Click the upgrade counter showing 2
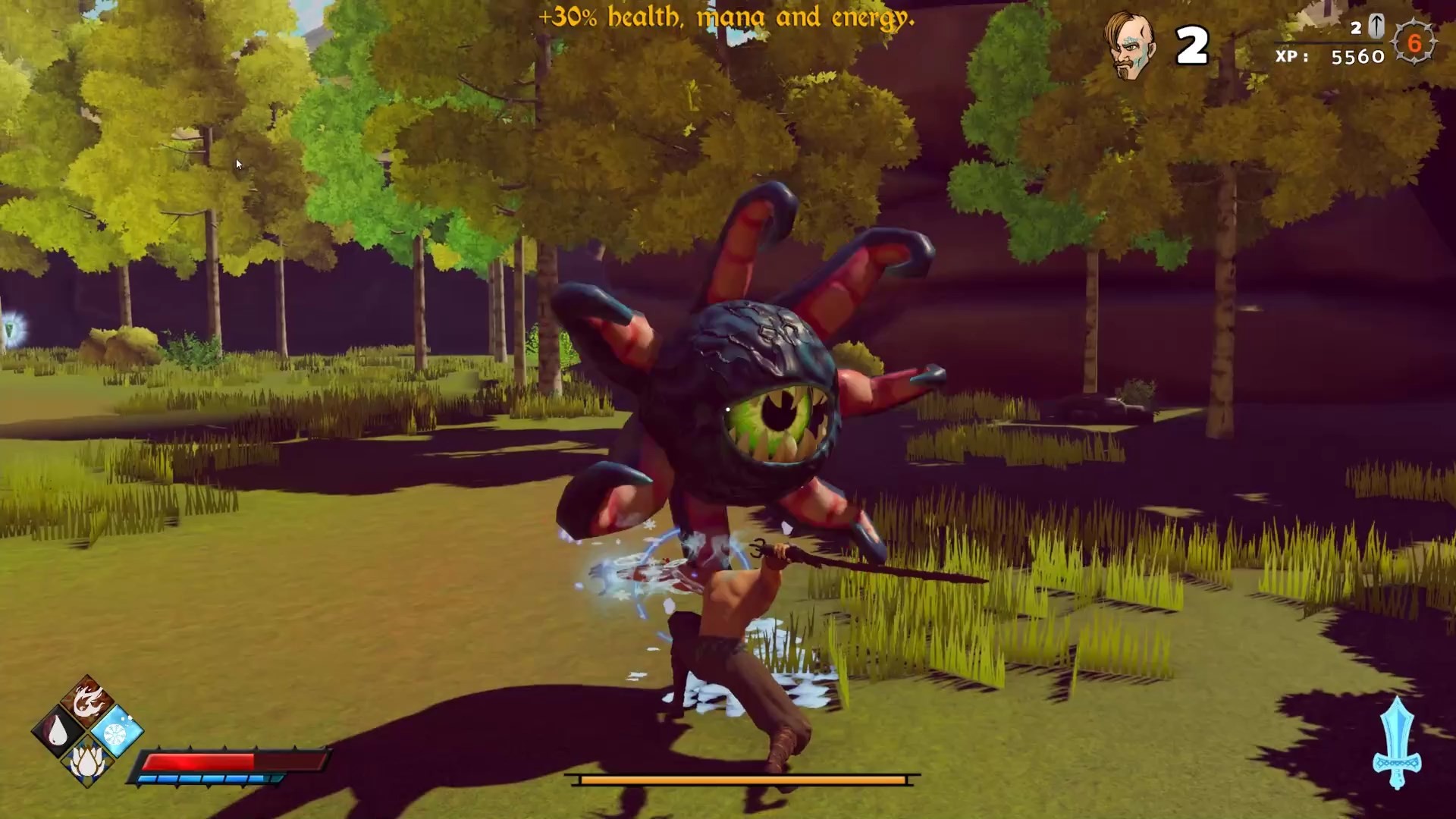Viewport: 1456px width, 819px height. 1357,29
